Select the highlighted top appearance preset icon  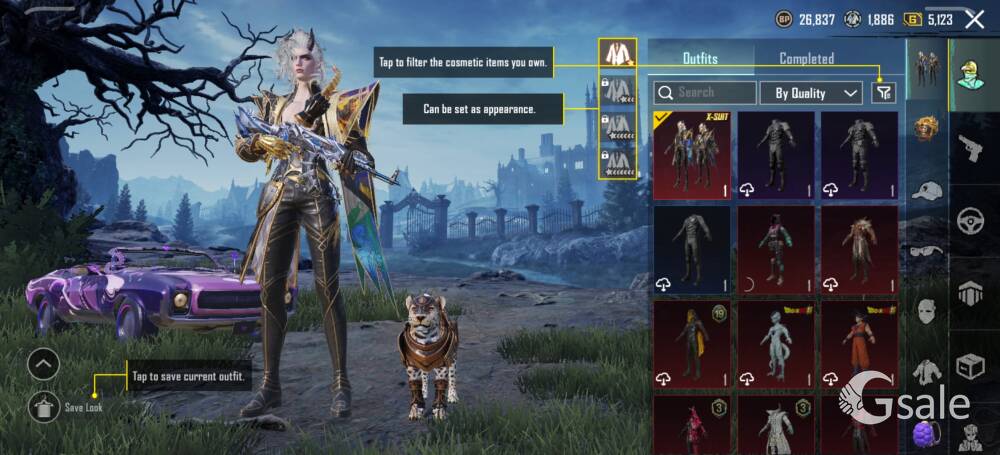point(618,53)
